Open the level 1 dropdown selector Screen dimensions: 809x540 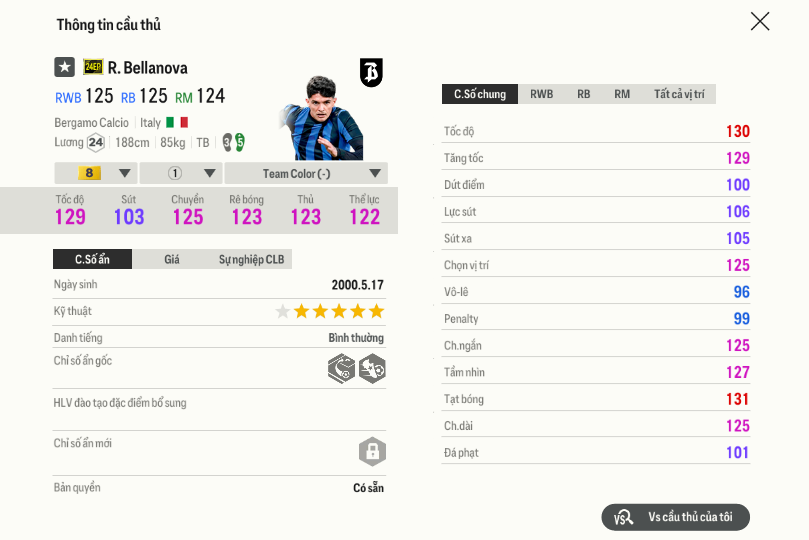180,173
